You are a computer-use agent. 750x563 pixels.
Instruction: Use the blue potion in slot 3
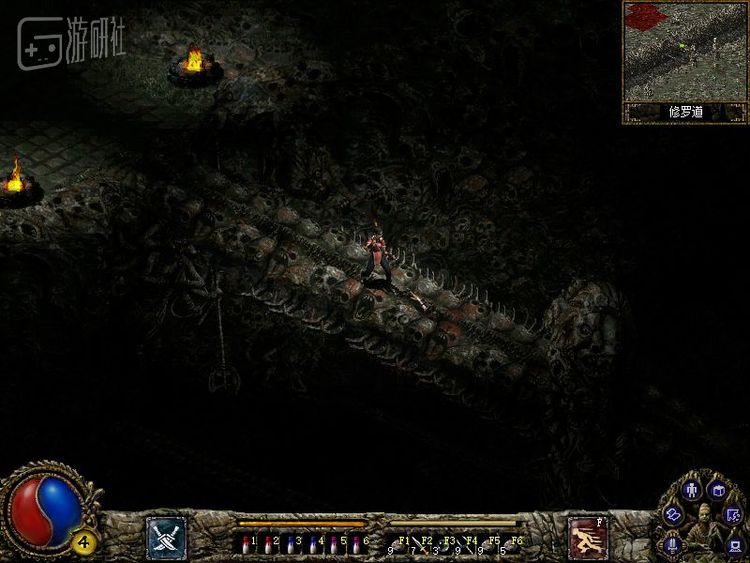point(290,545)
